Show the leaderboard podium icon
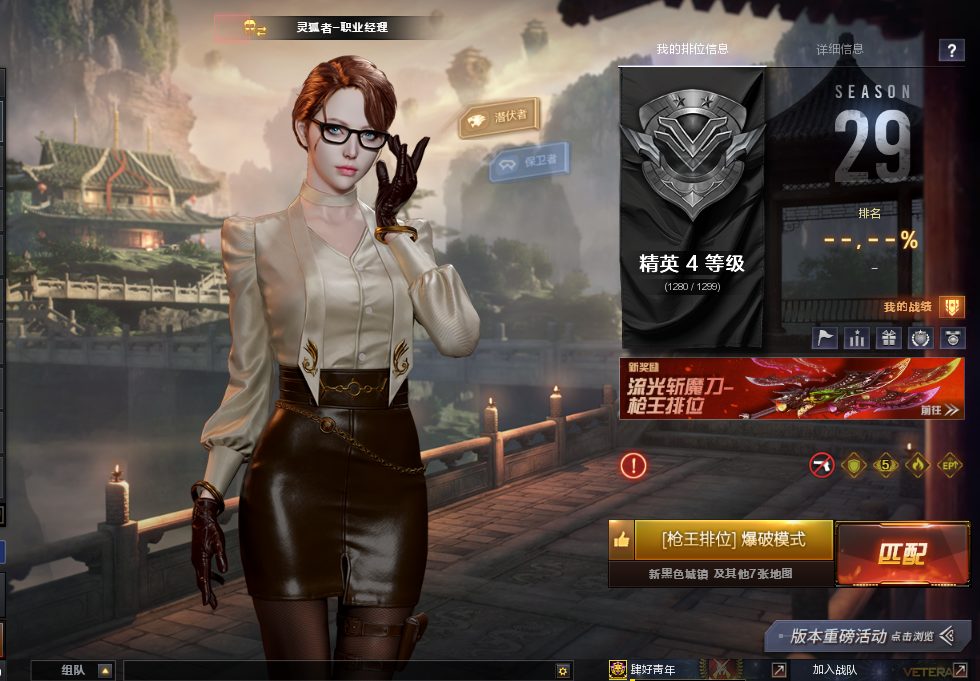The image size is (980, 681). tap(856, 337)
